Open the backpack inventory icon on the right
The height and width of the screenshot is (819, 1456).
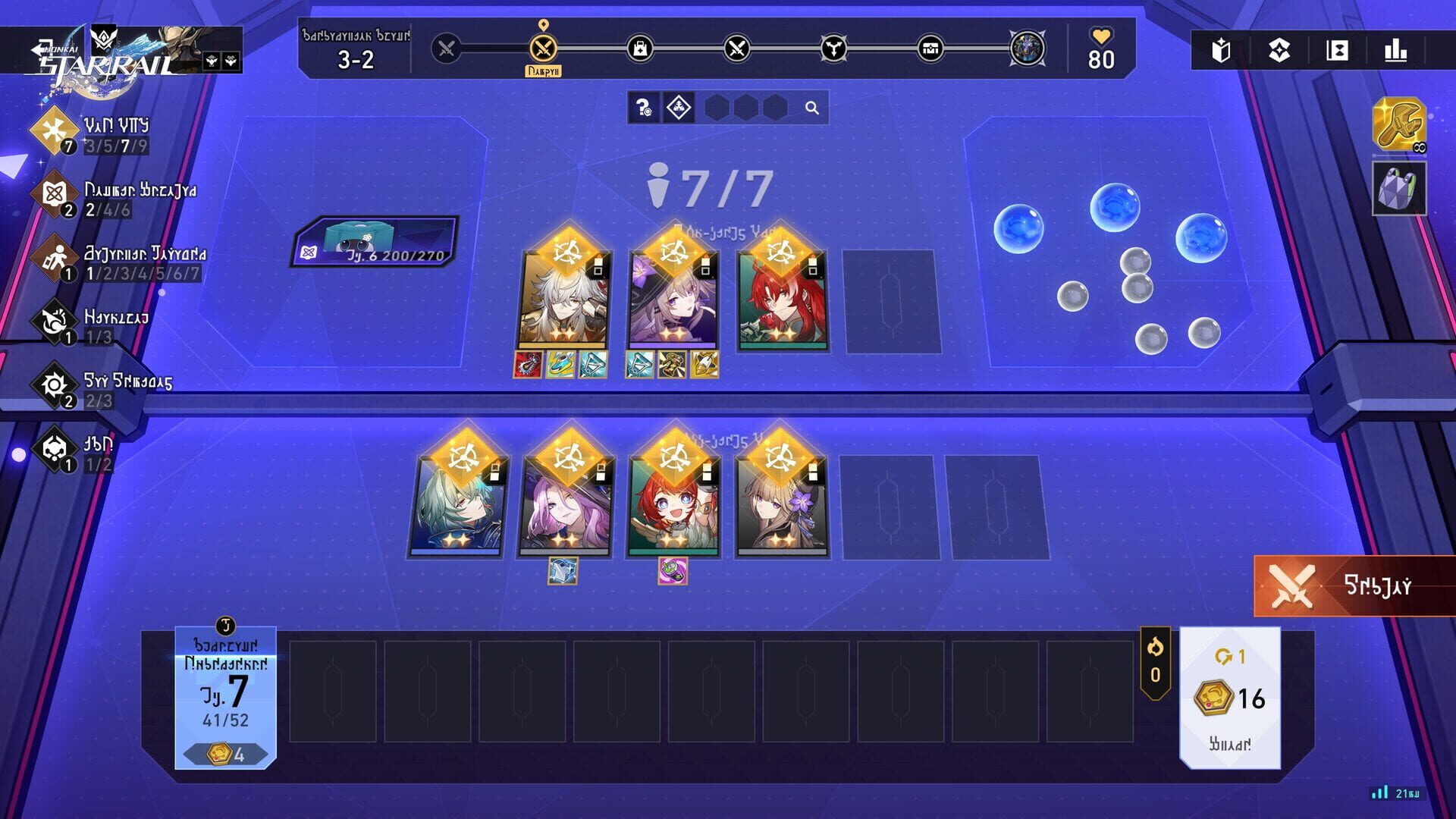(x=1399, y=187)
